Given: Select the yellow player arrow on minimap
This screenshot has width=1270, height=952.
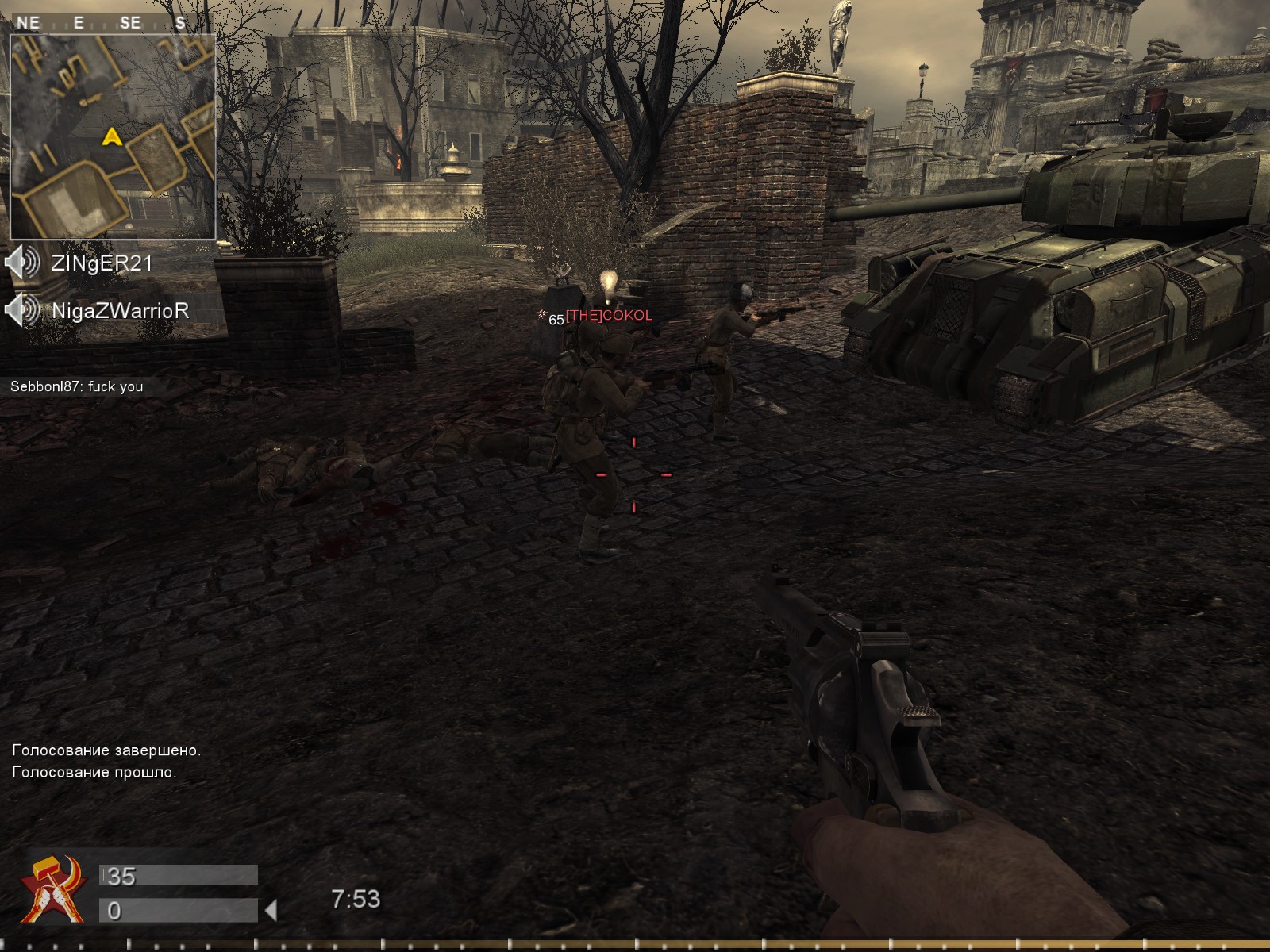Looking at the screenshot, I should 111,137.
